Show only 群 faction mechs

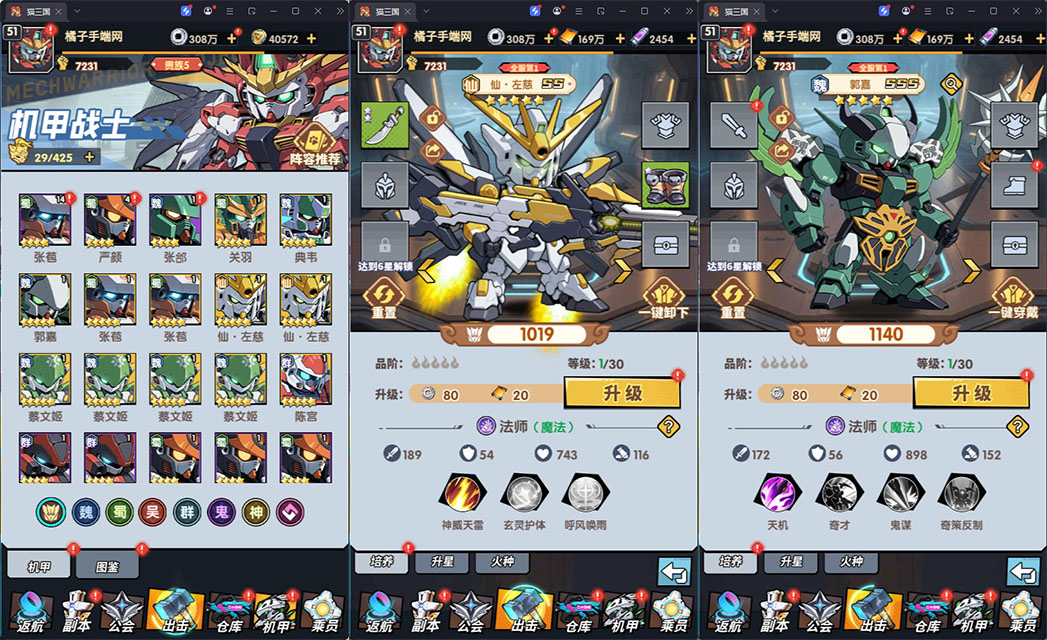tap(186, 512)
